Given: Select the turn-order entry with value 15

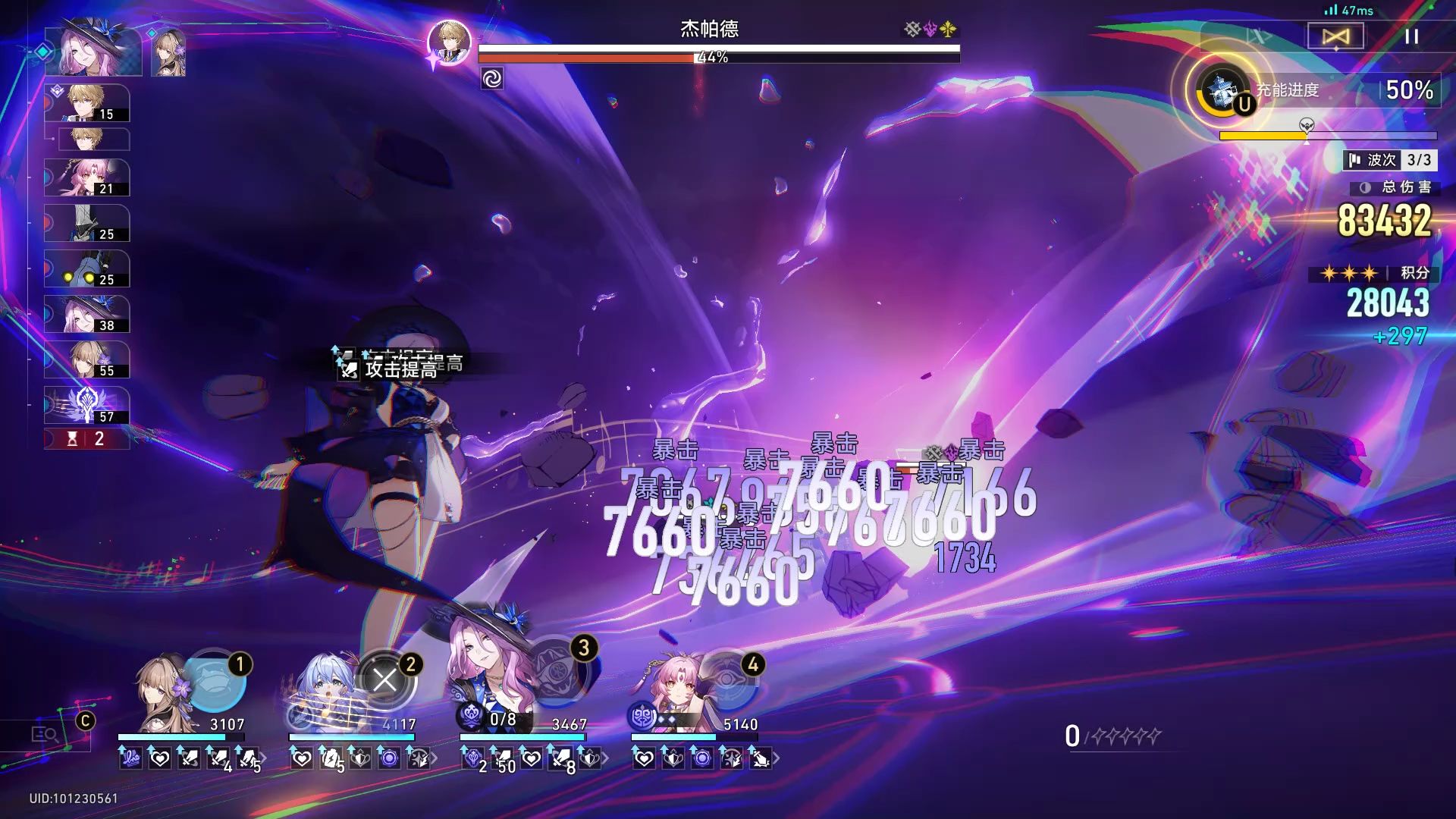Looking at the screenshot, I should click(x=87, y=103).
